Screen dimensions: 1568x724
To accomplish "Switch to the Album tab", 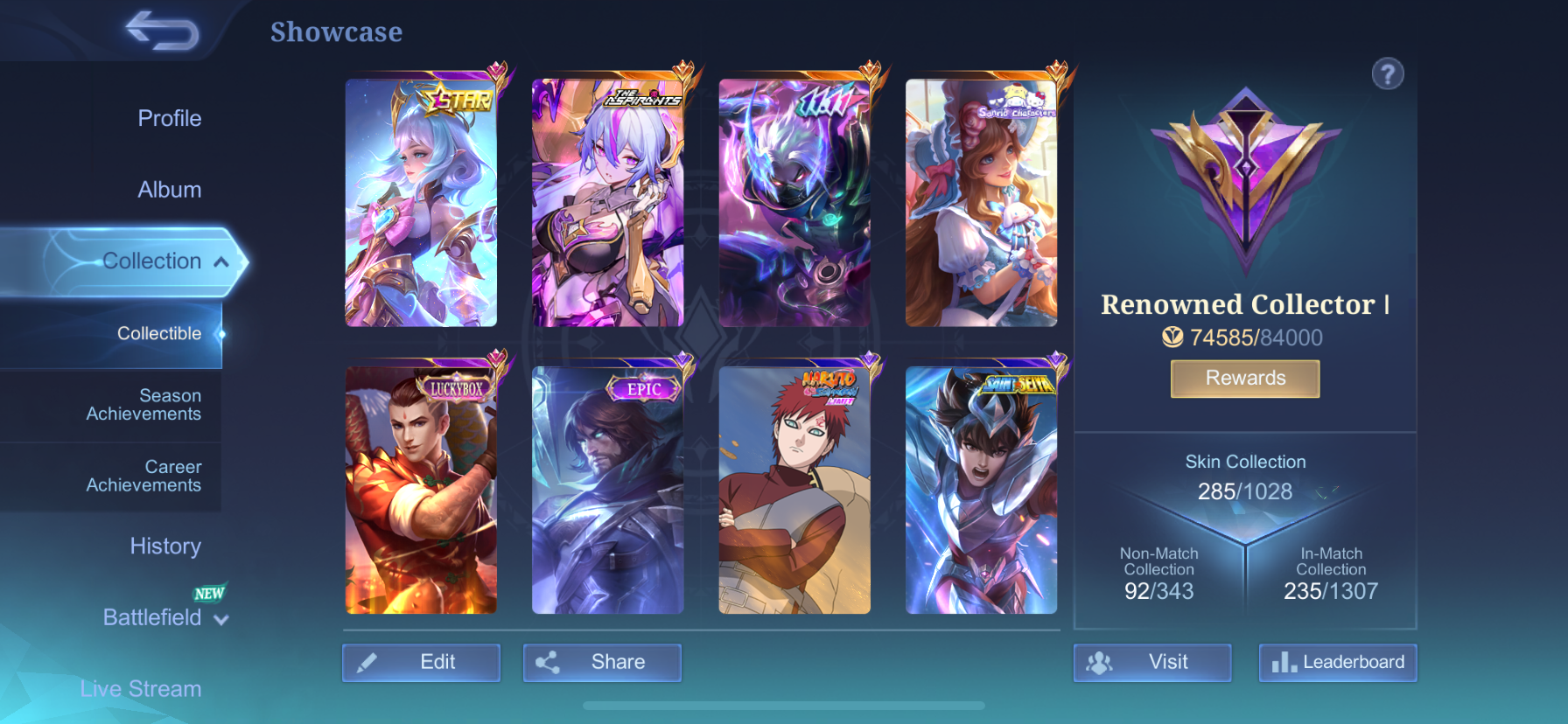I will point(169,190).
